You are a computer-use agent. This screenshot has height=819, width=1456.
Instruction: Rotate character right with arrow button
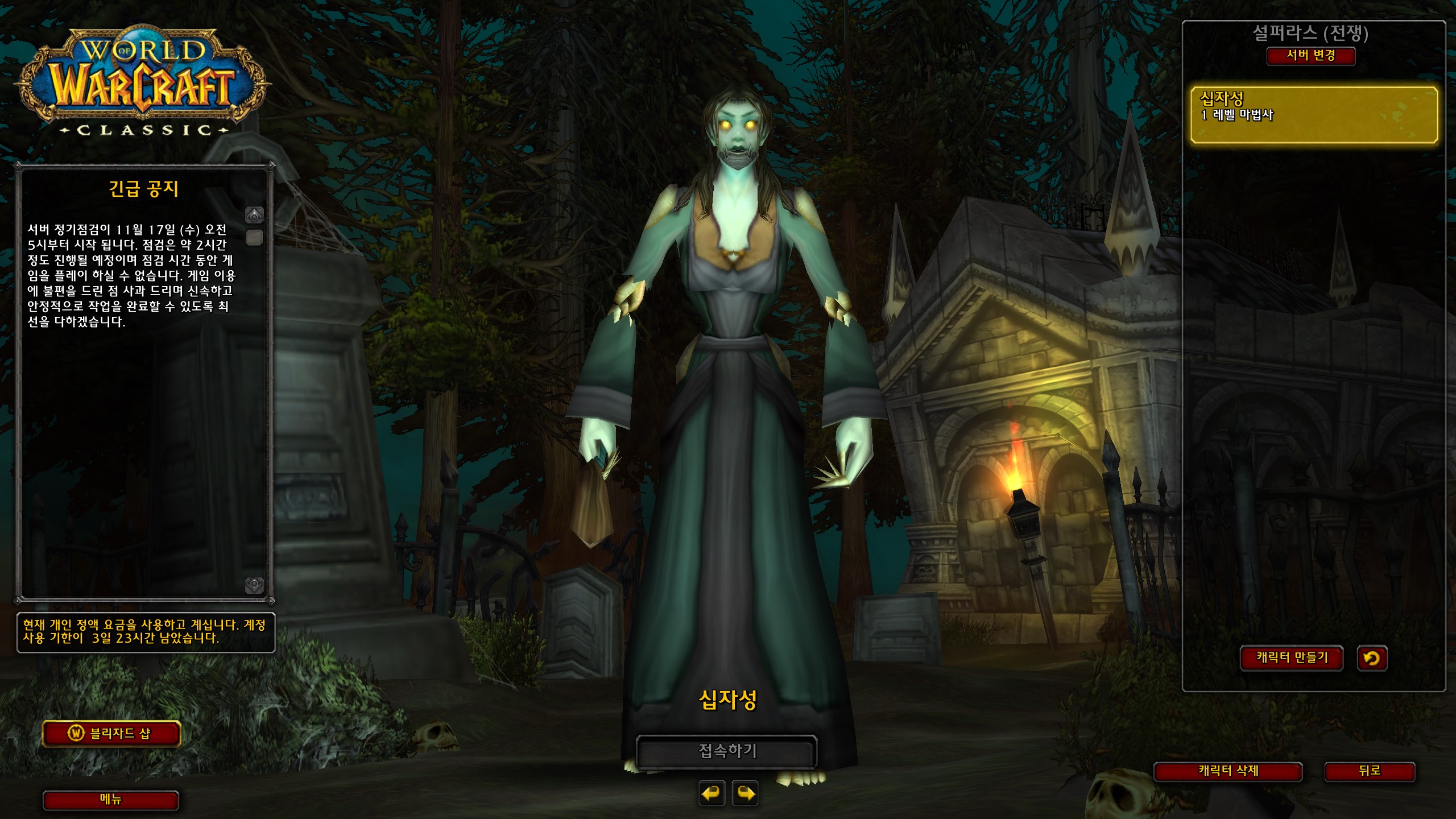(746, 793)
